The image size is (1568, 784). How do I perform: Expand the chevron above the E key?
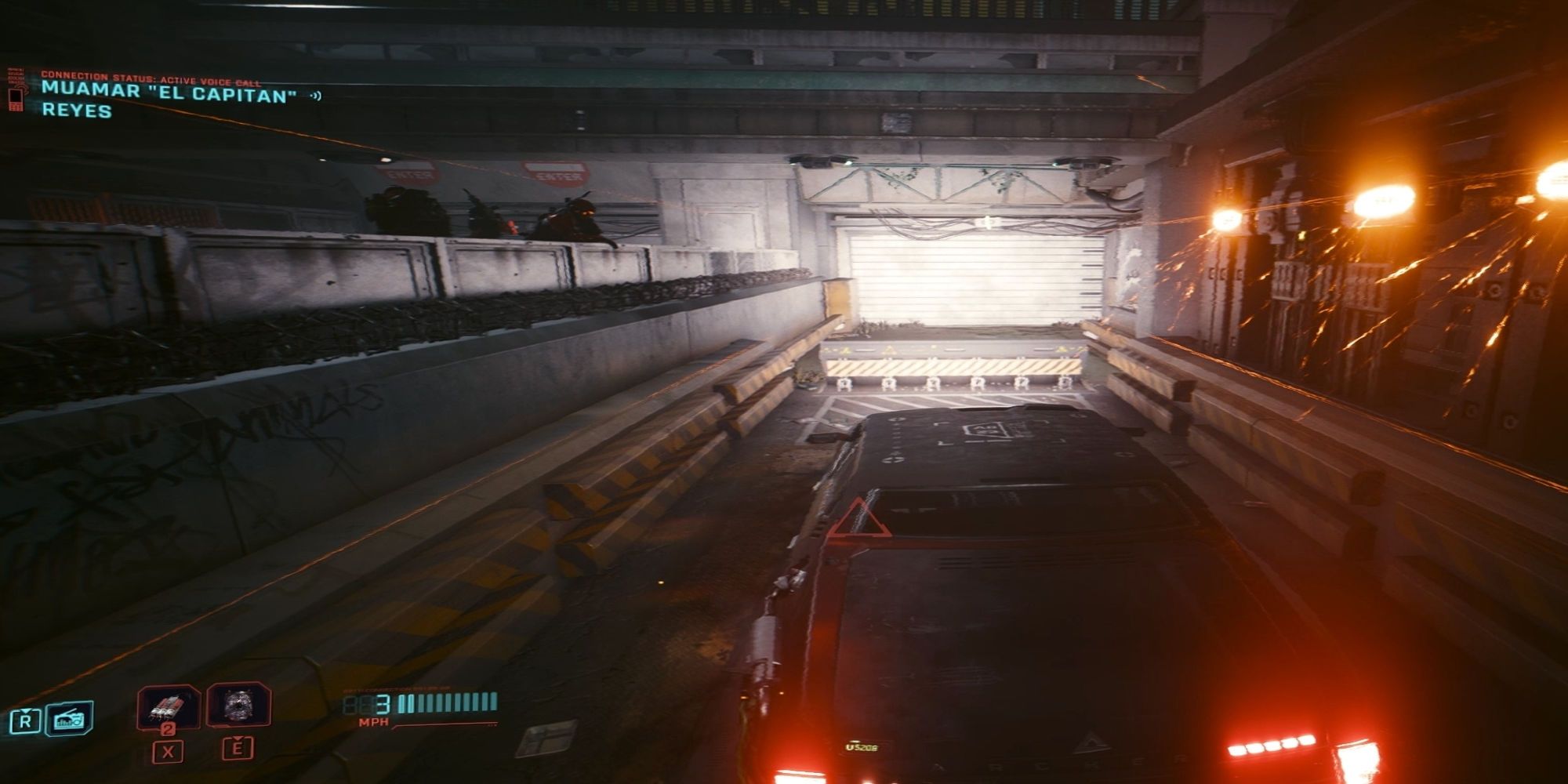238,738
